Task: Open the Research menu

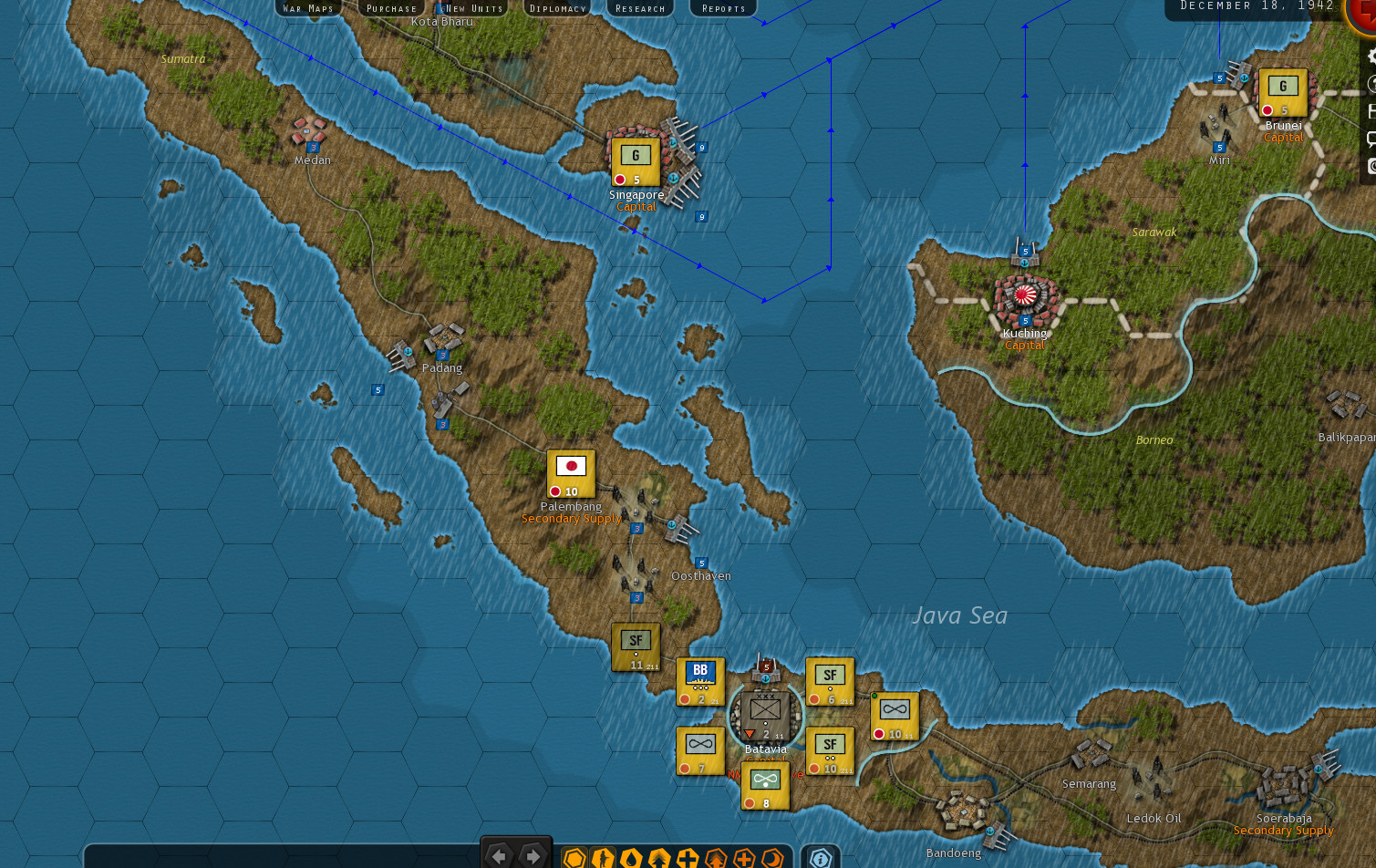Action: click(x=639, y=8)
